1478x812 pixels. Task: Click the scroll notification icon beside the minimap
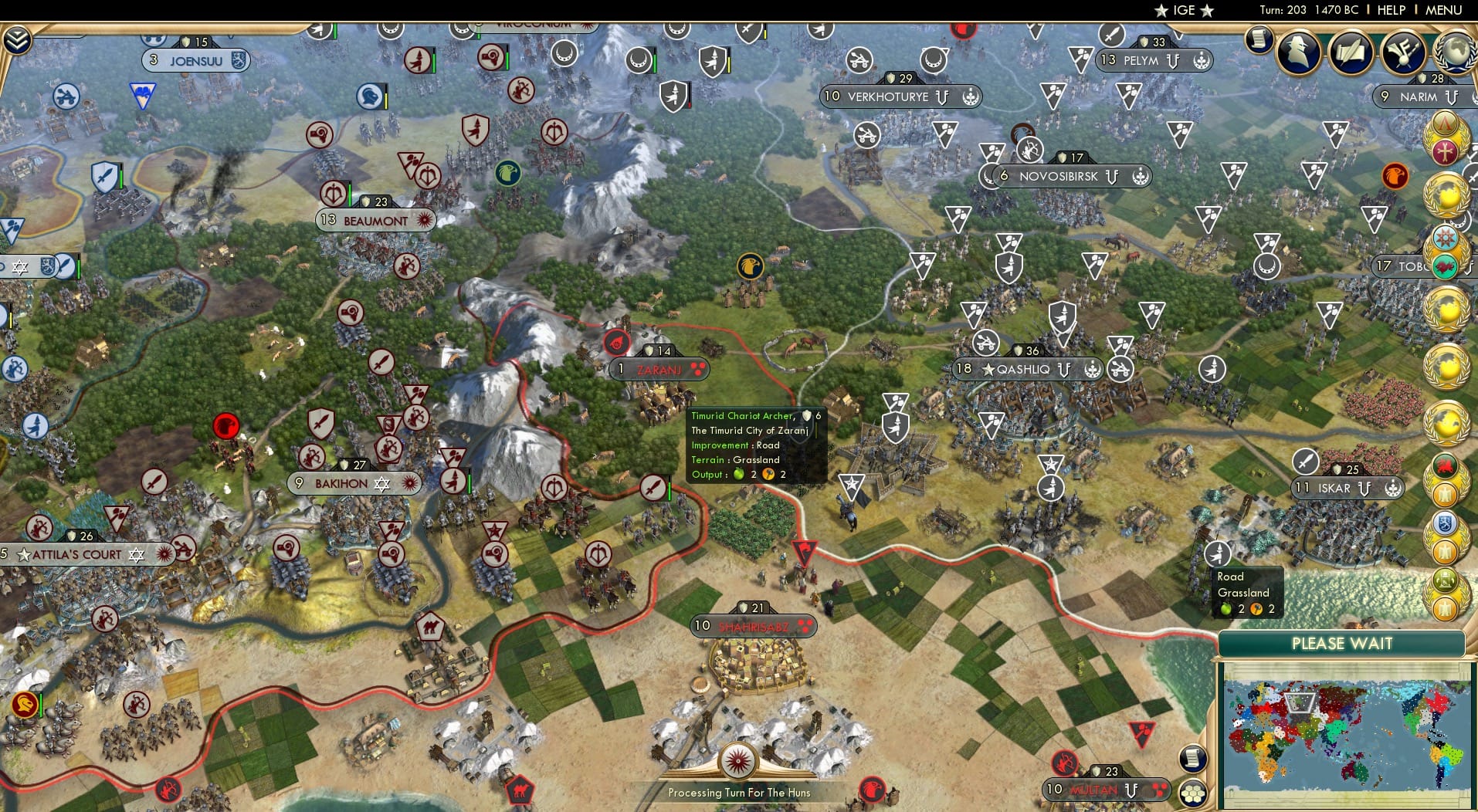point(1192,760)
